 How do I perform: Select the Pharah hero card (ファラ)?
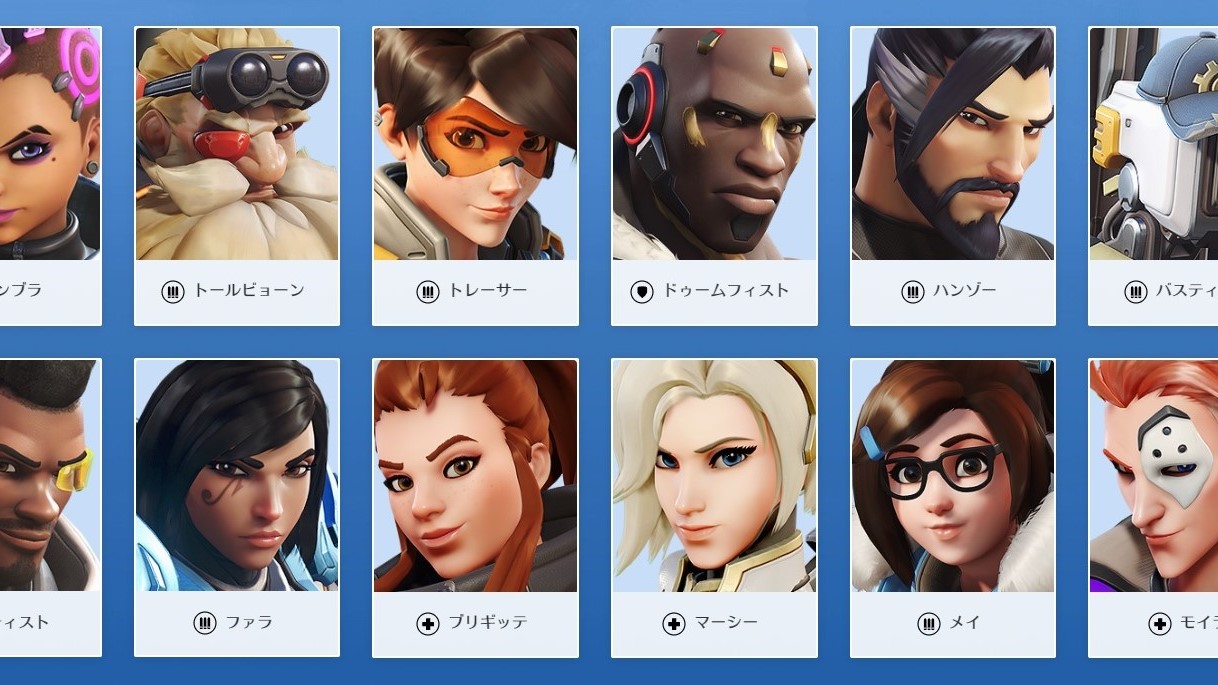(x=237, y=507)
